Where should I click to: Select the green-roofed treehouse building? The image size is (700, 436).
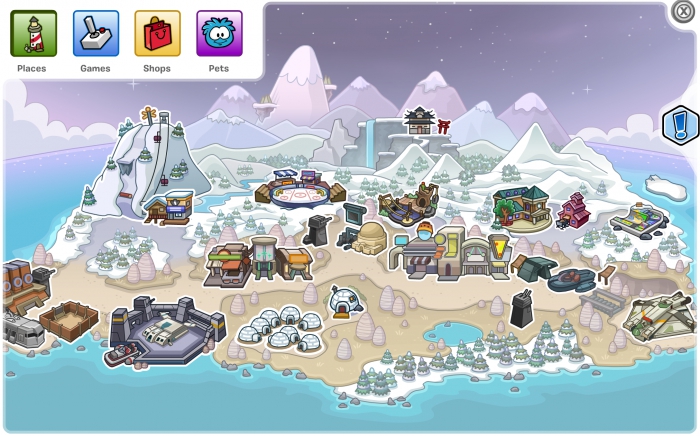pyautogui.click(x=520, y=206)
